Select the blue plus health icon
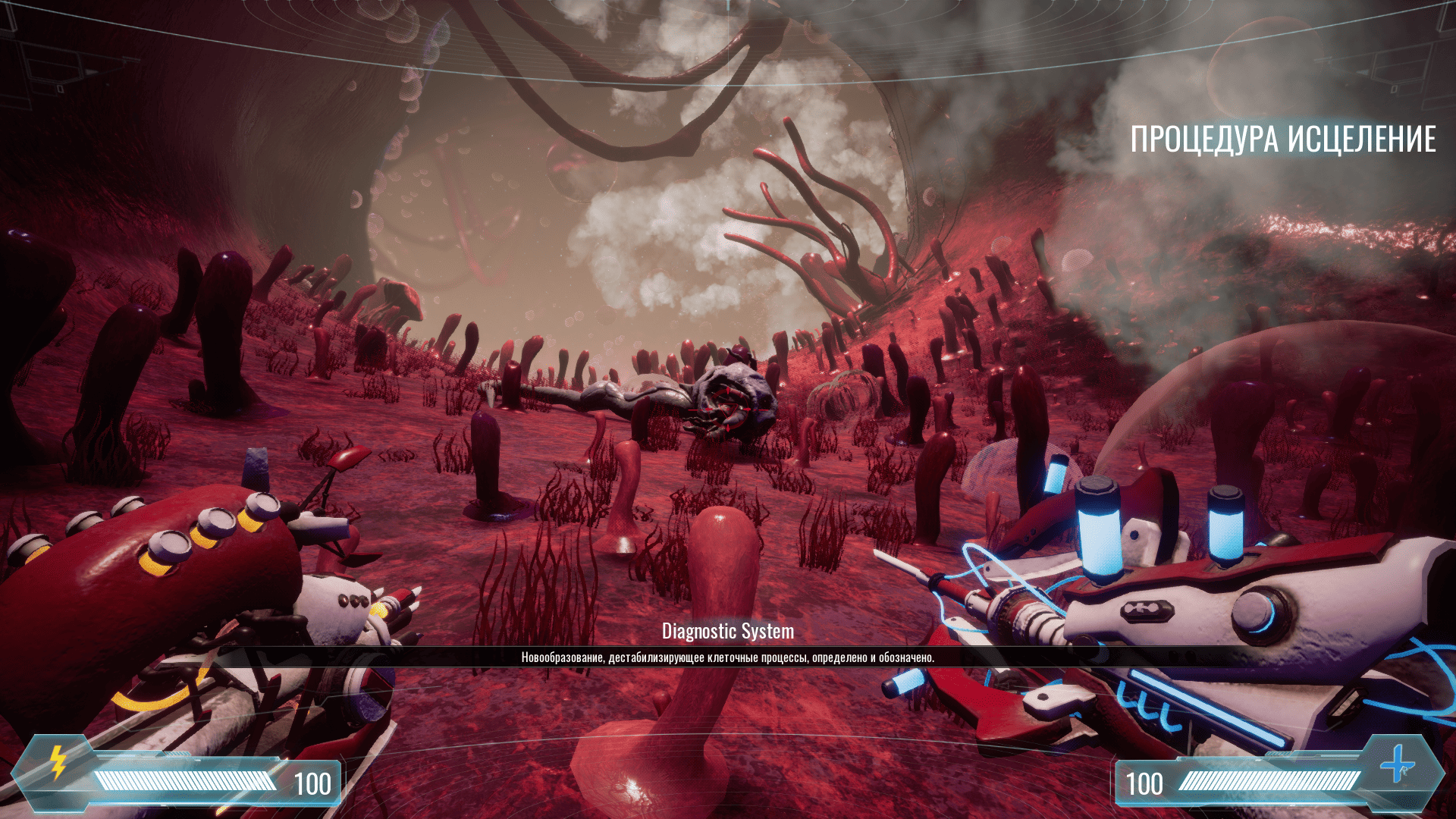 1397,764
